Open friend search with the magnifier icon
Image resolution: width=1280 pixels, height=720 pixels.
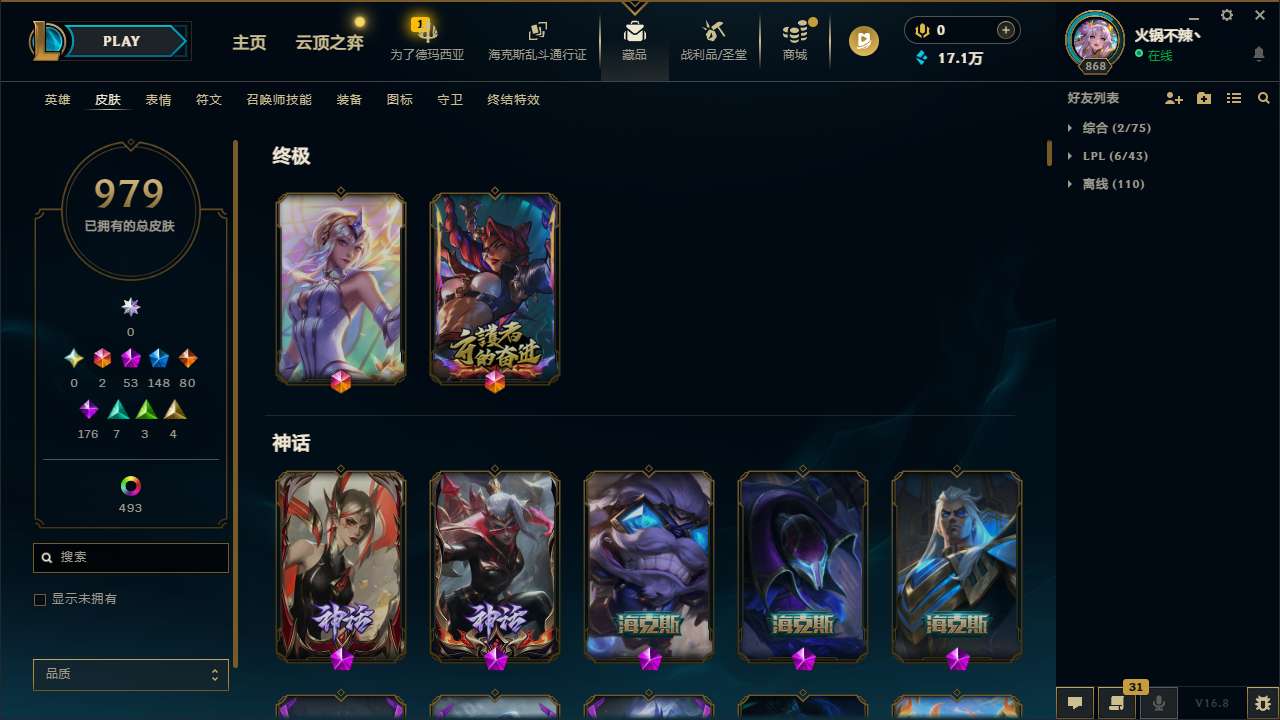click(x=1264, y=98)
